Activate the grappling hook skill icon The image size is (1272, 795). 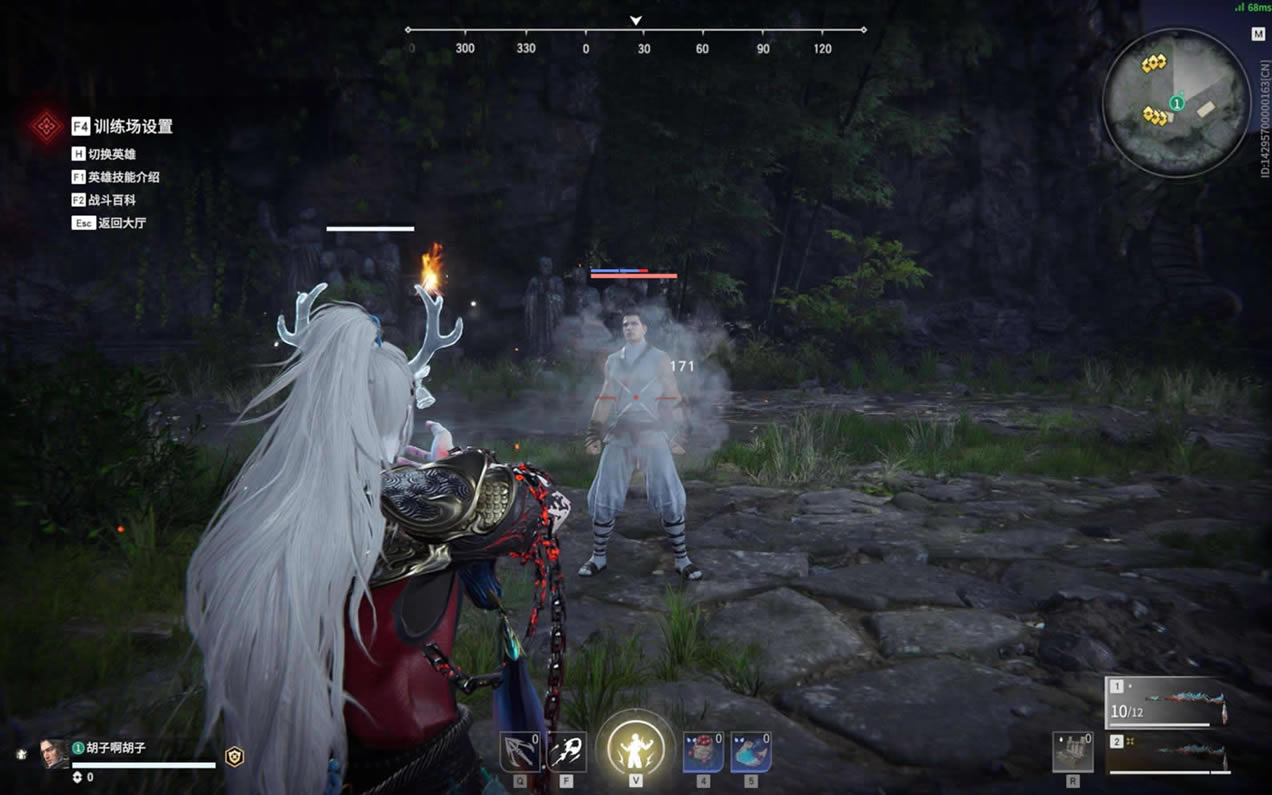click(520, 752)
